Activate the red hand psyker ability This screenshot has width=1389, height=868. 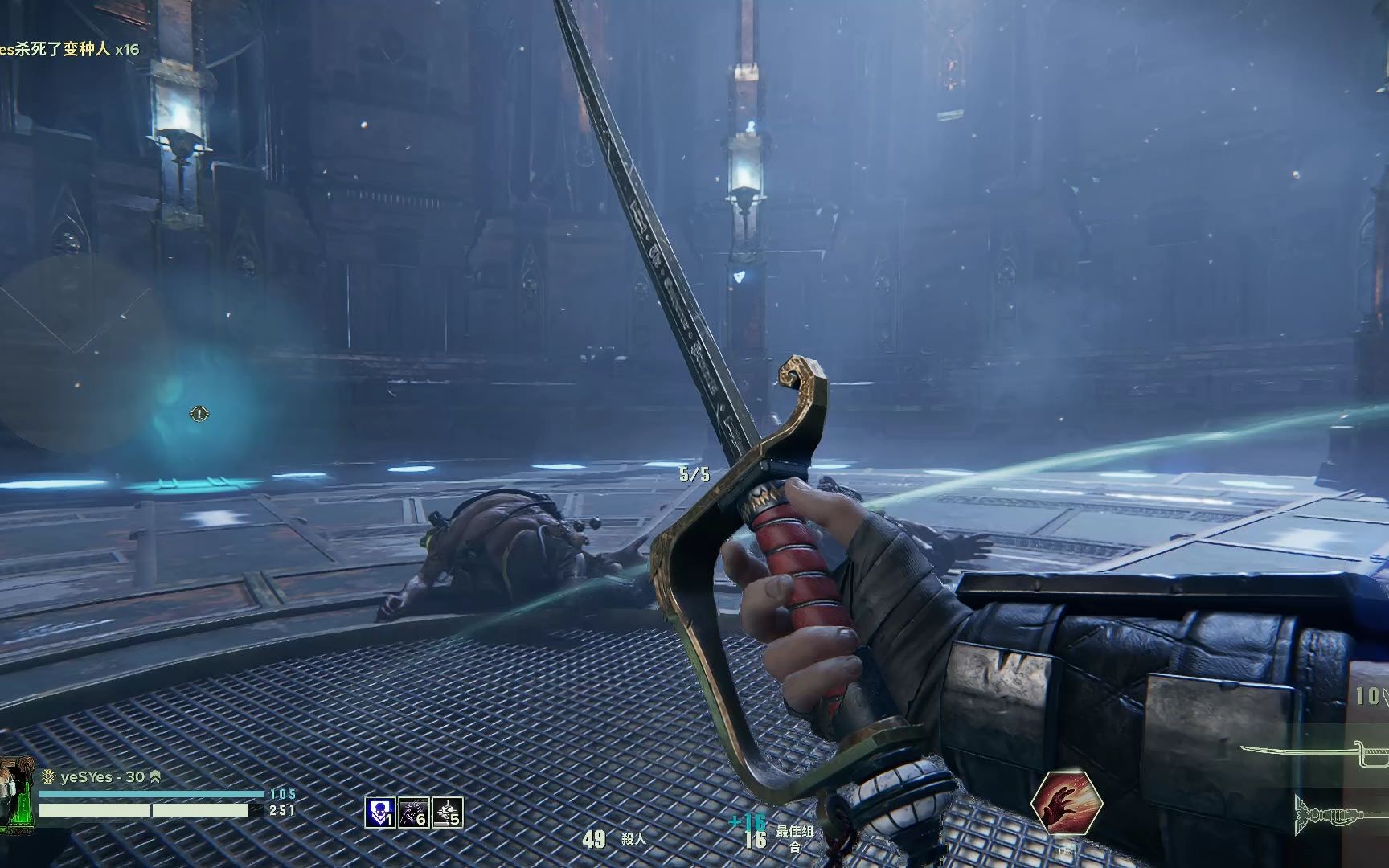pos(1067,804)
